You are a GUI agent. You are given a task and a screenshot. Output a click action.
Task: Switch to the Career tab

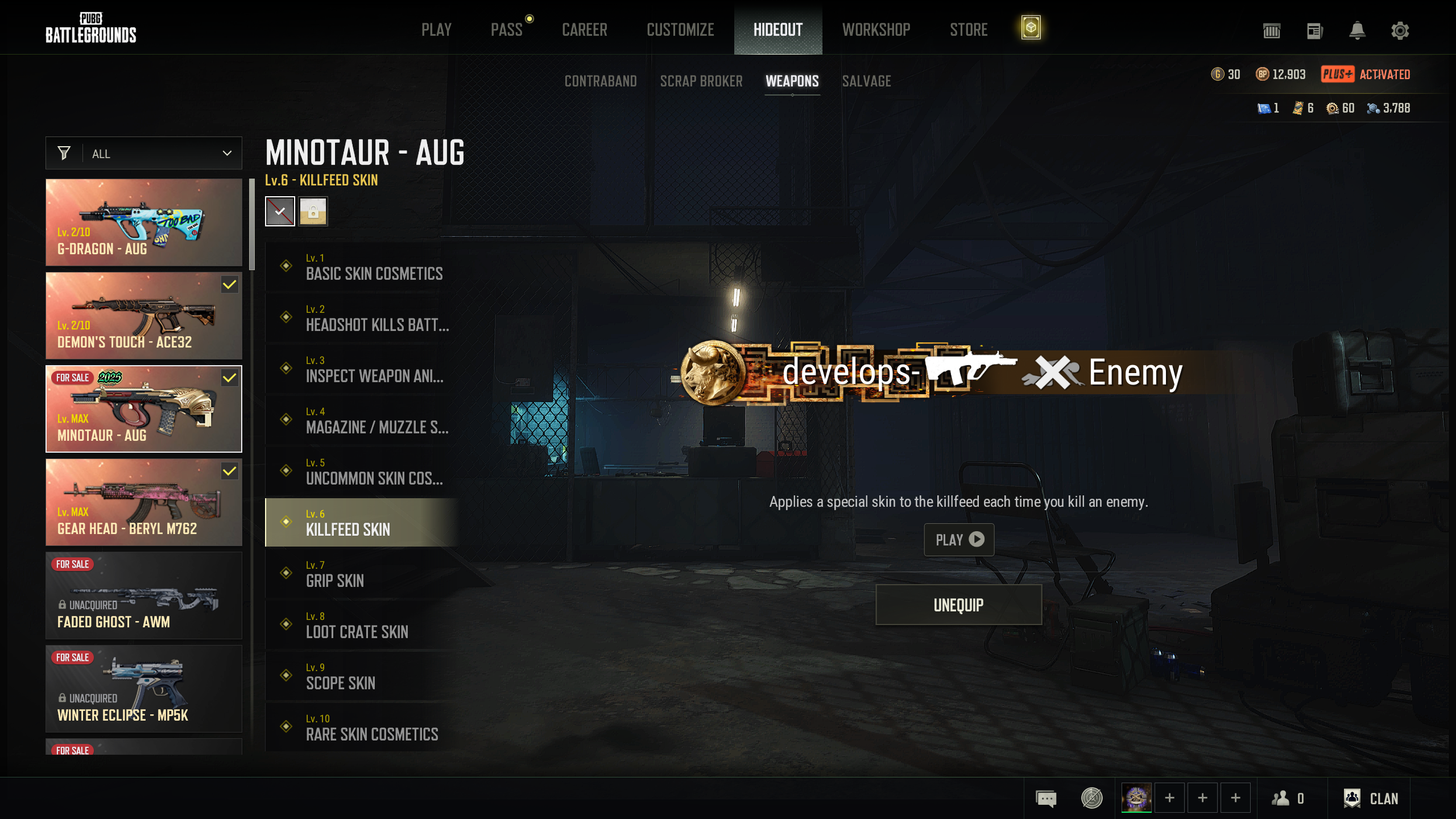pos(584,30)
